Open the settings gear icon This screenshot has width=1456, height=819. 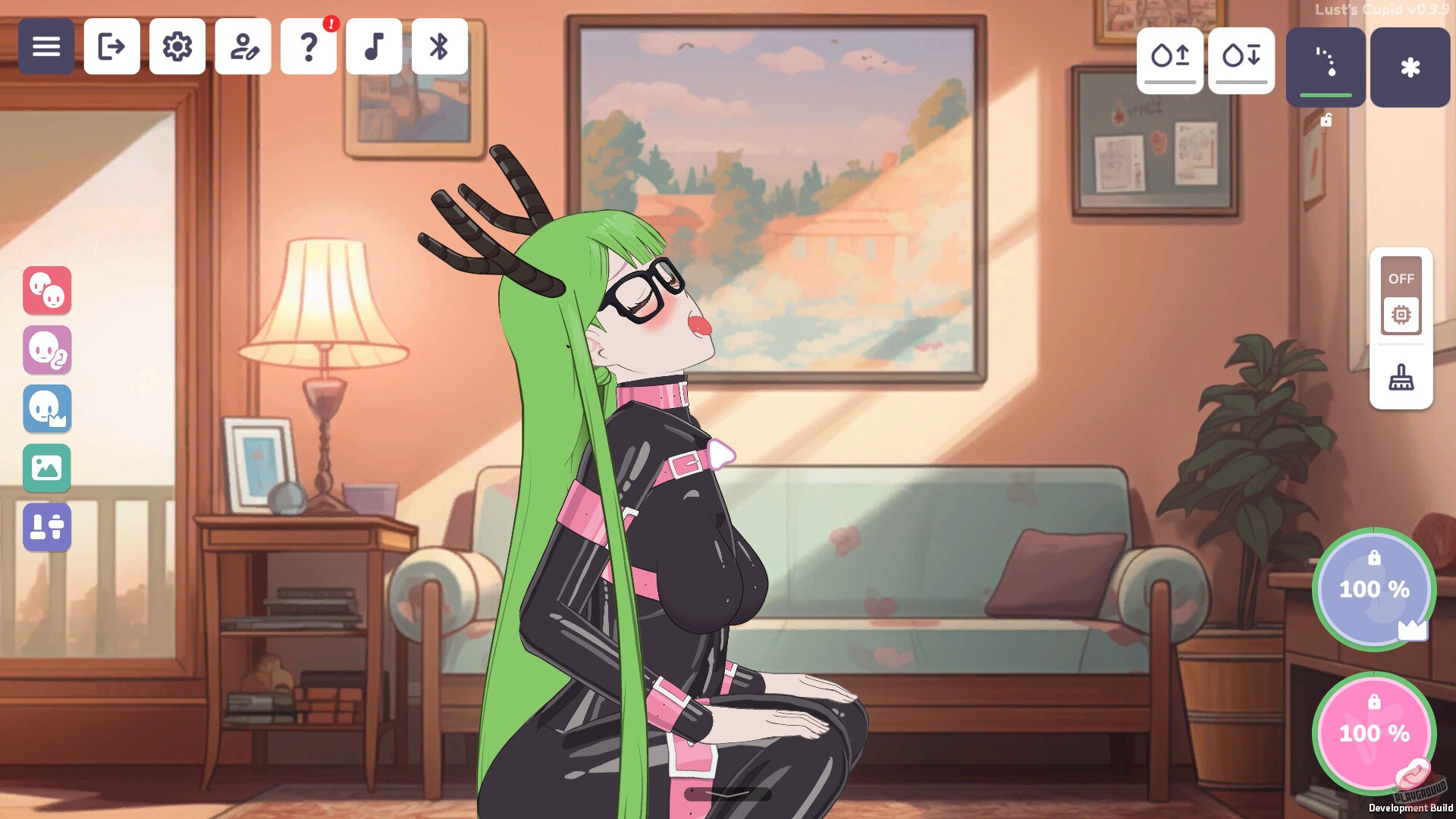[177, 47]
